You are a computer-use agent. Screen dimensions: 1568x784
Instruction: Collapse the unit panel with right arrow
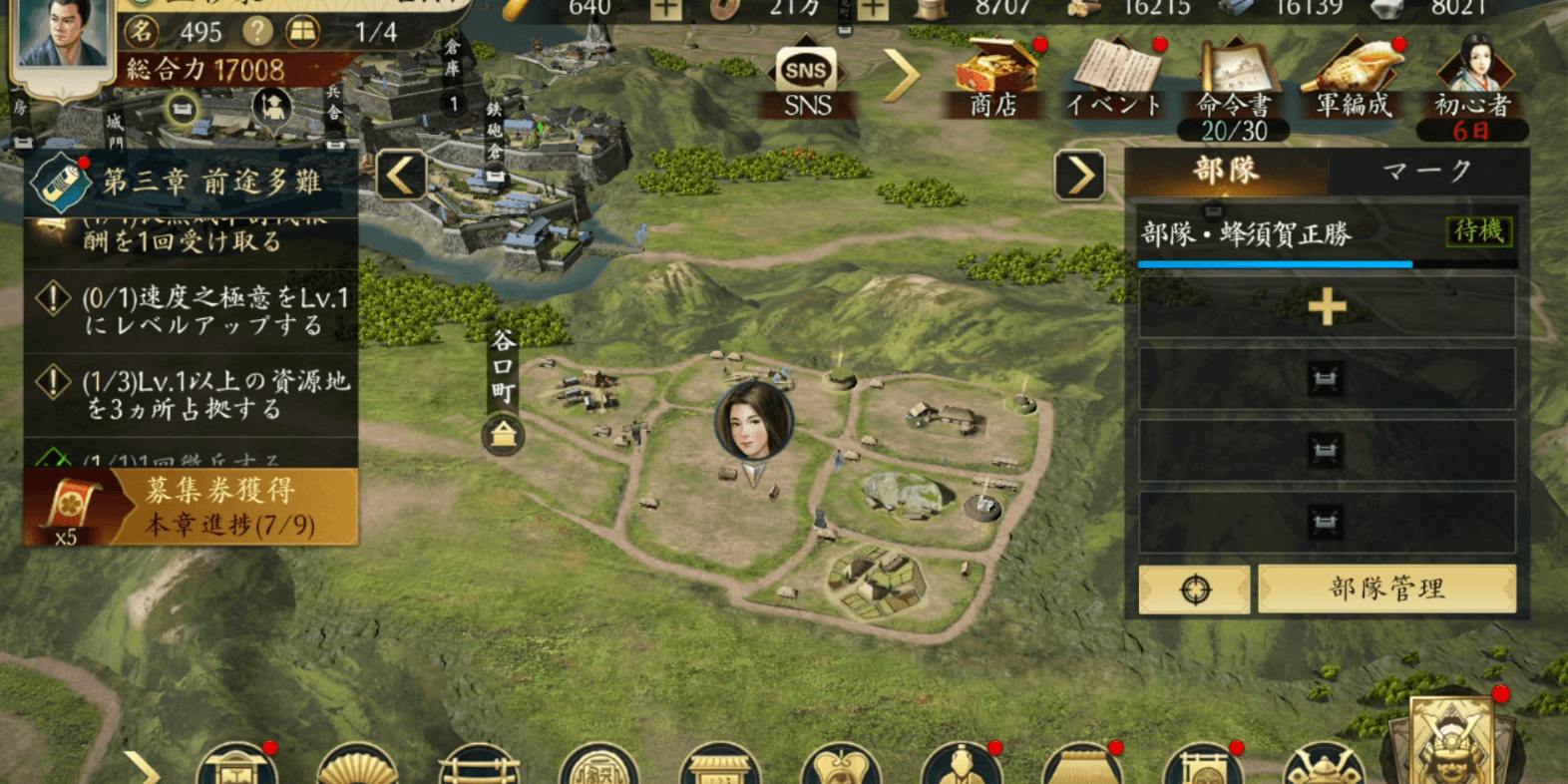click(1079, 177)
